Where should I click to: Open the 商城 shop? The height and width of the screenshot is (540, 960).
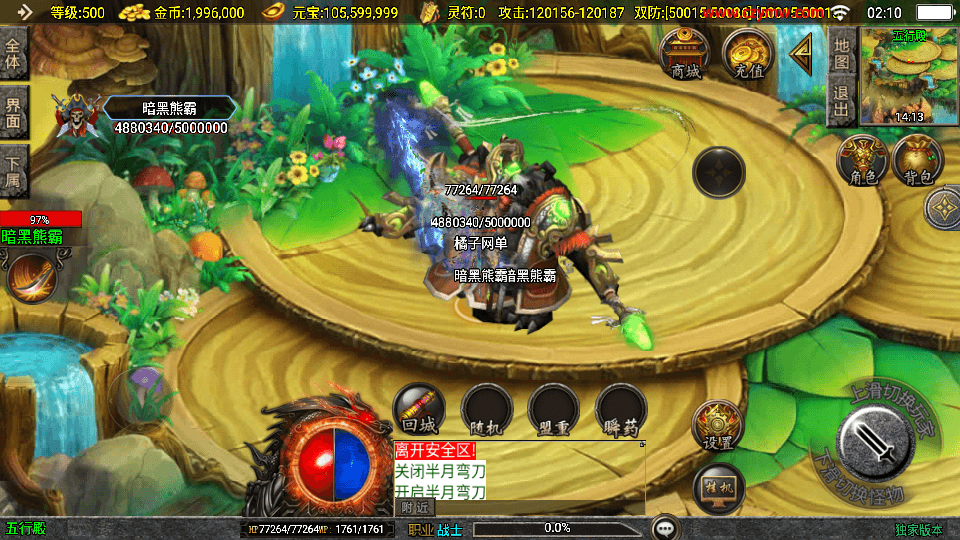[x=686, y=53]
